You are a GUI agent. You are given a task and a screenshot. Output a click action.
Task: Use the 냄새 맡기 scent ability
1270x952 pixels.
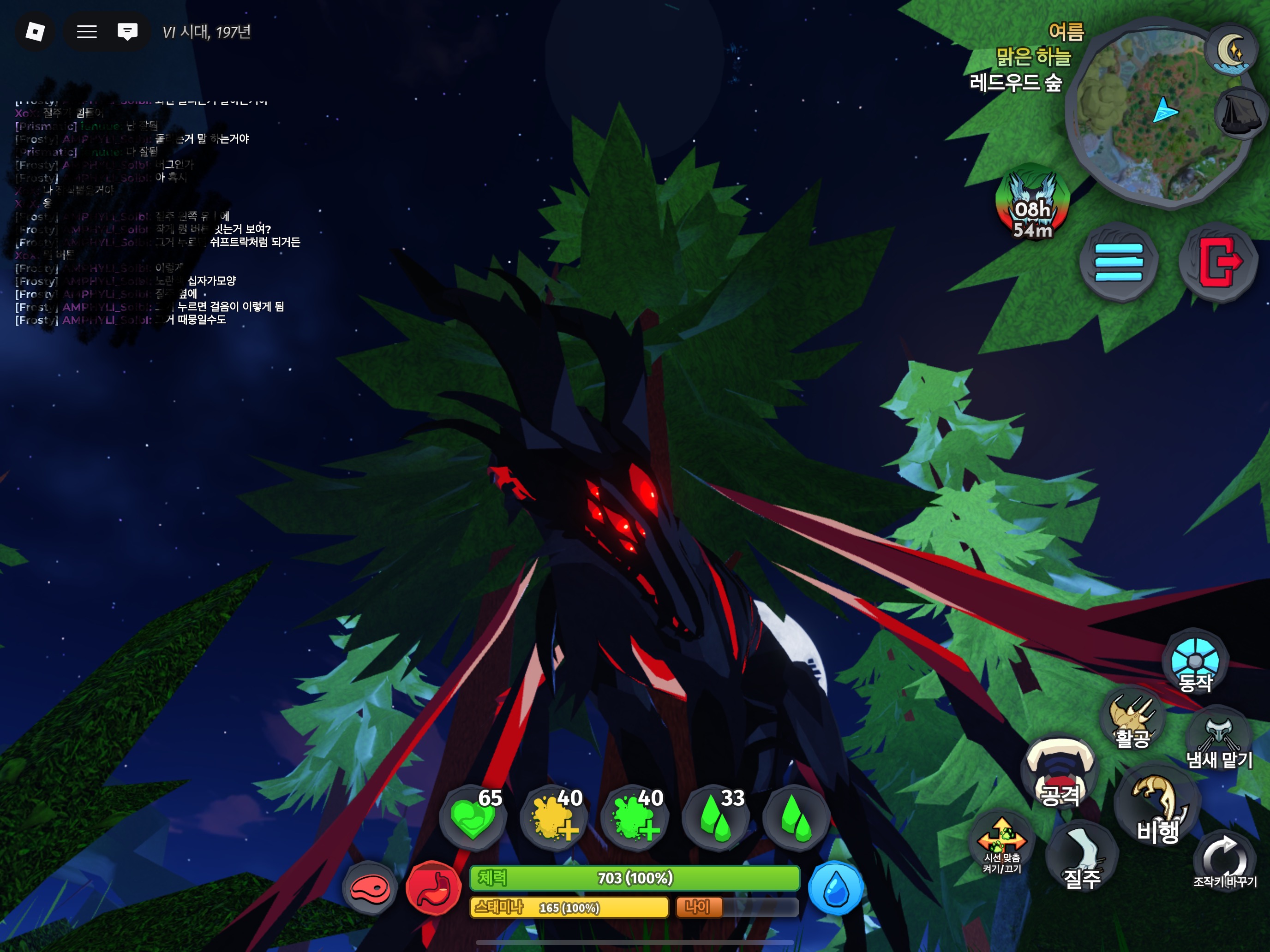pyautogui.click(x=1218, y=740)
